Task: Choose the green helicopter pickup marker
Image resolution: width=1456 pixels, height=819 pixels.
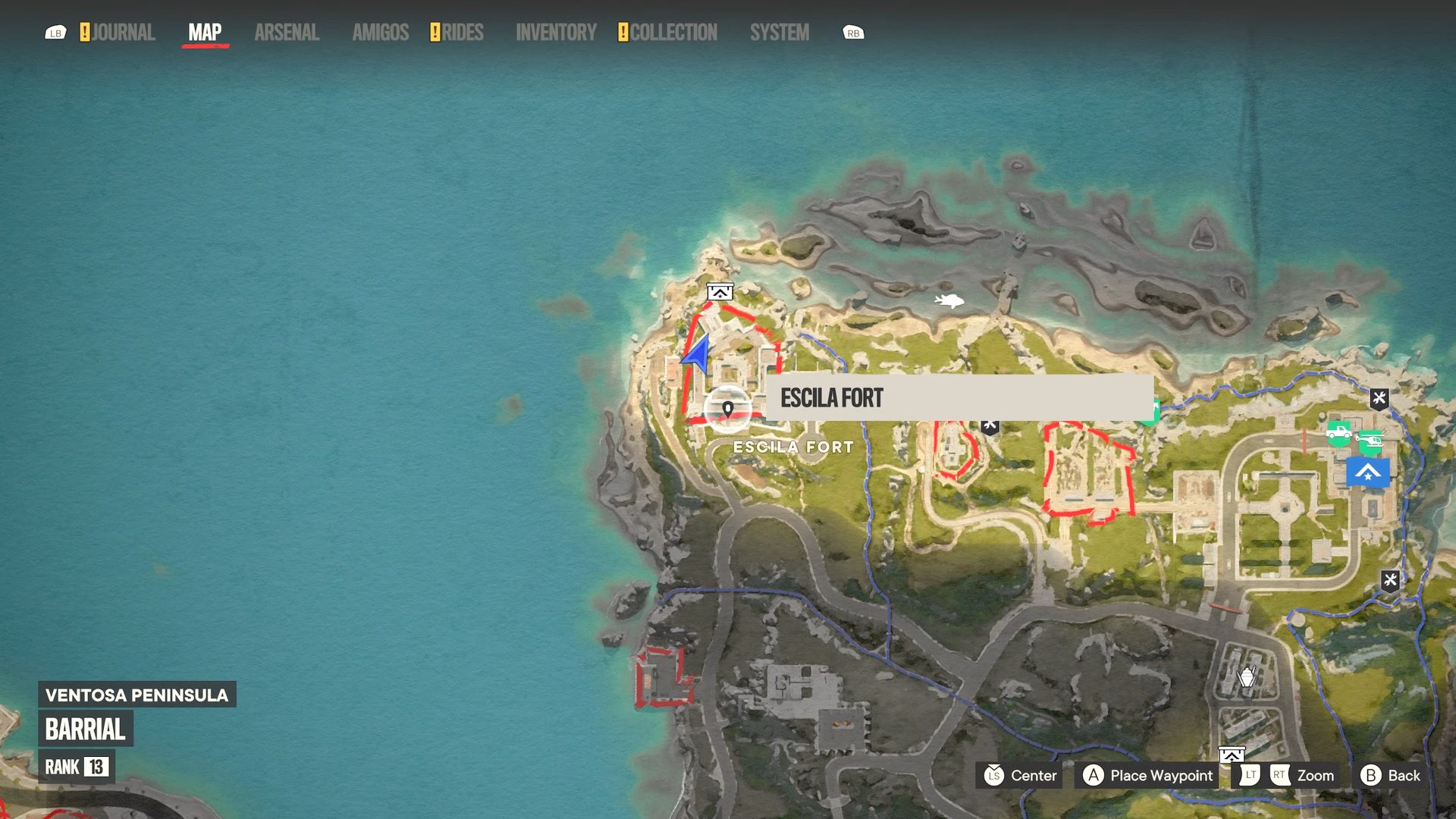Action: coord(1370,439)
